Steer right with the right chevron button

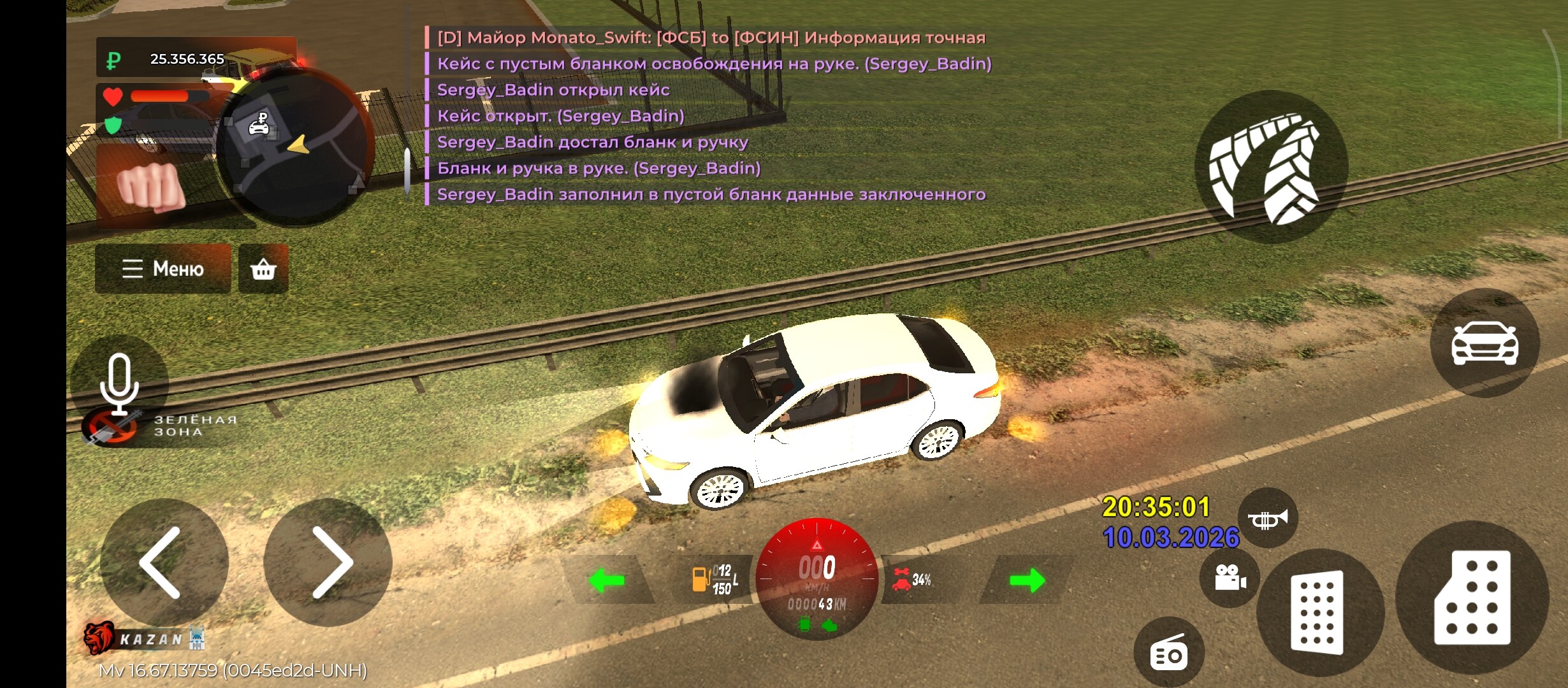328,563
